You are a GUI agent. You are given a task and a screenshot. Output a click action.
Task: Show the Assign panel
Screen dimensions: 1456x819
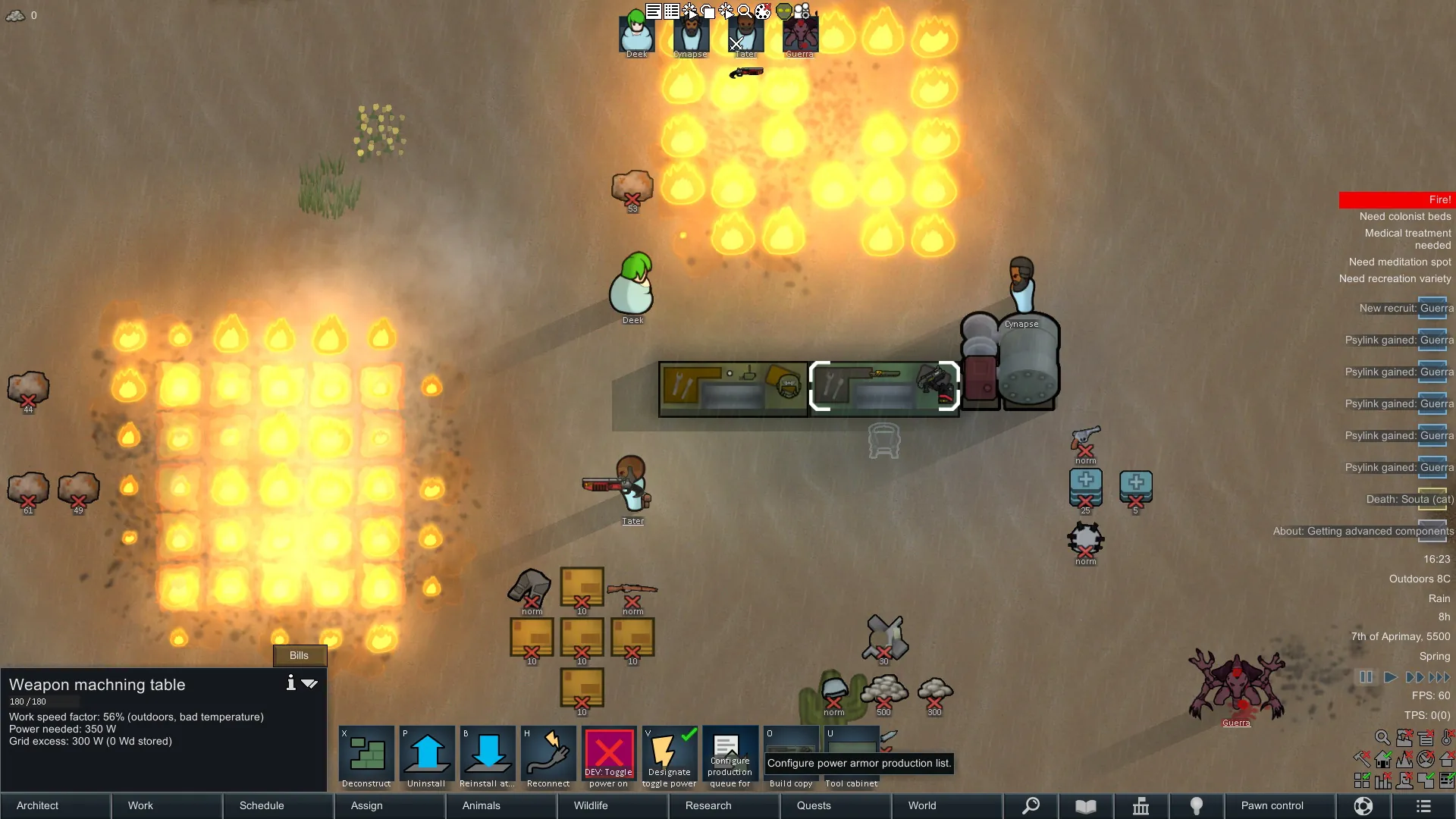click(x=367, y=805)
